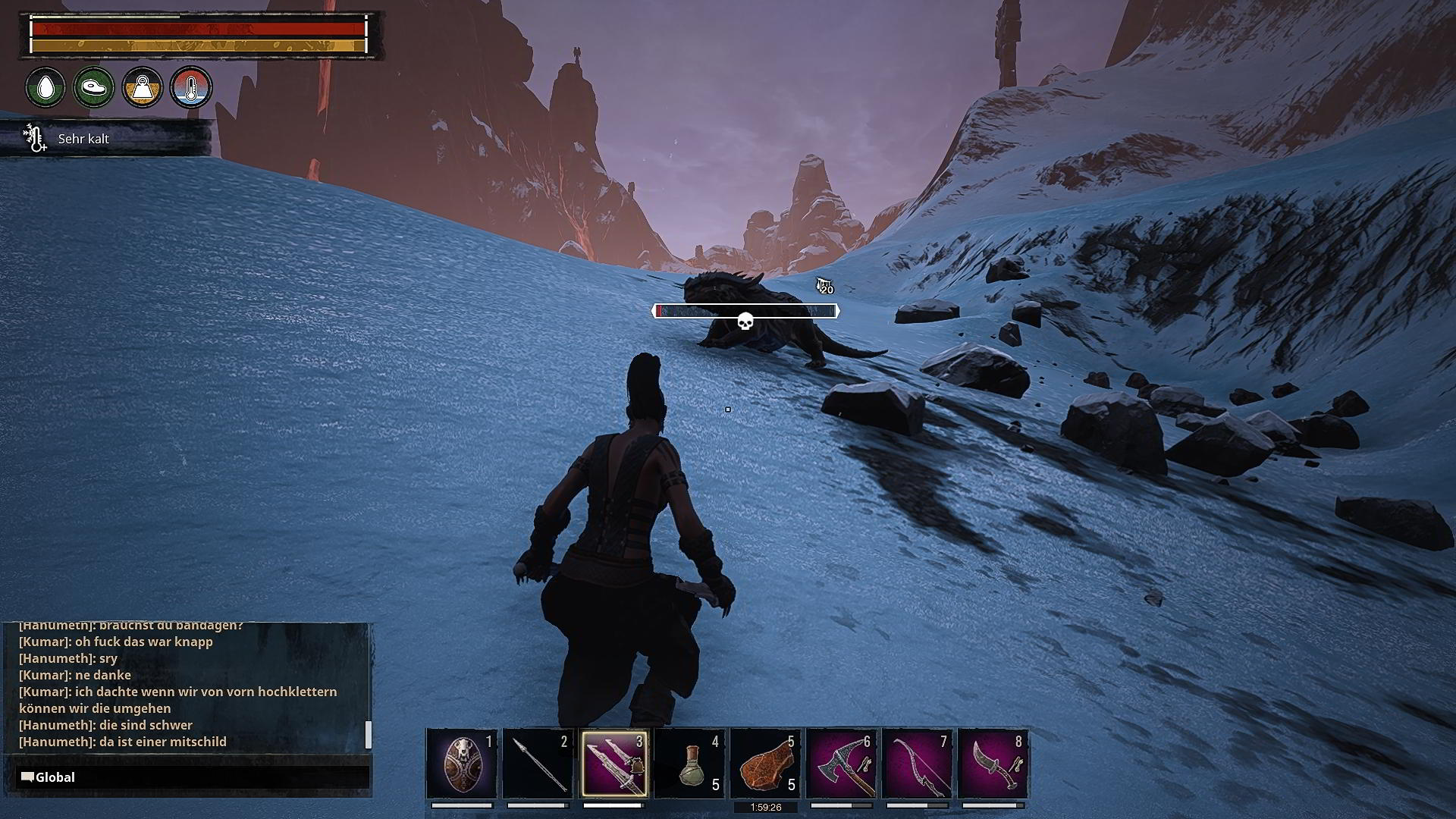Click the "Sehr kalt" status effect entry
The image size is (1456, 819).
83,139
